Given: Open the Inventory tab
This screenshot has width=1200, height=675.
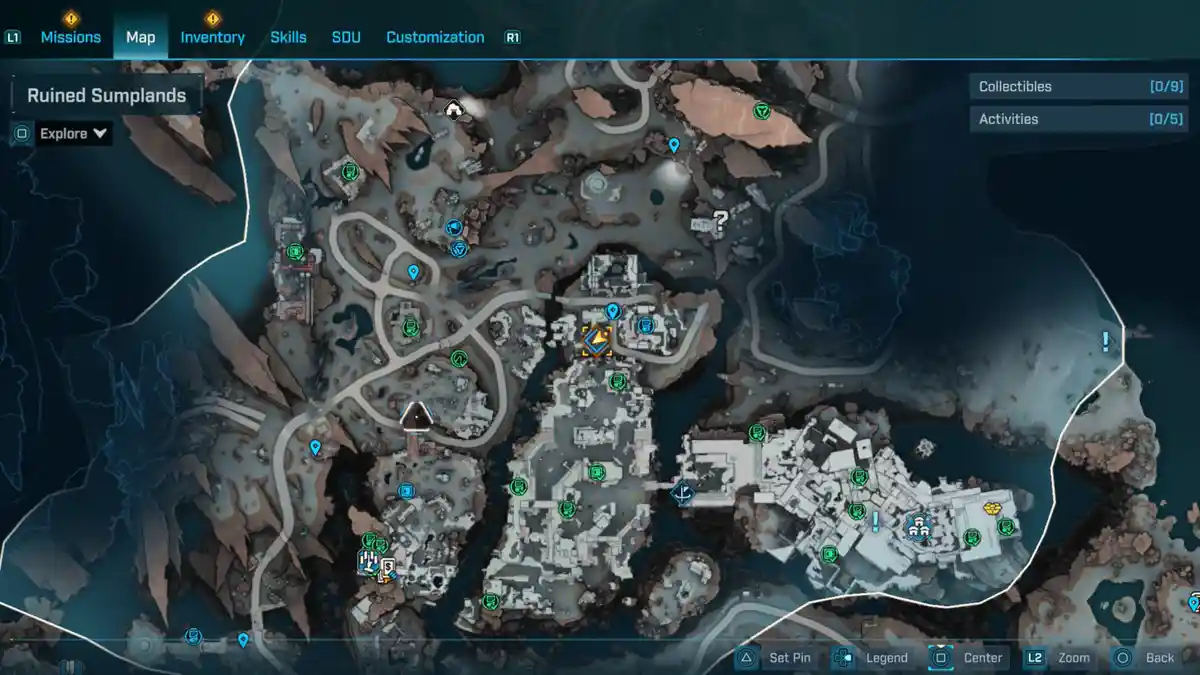Looking at the screenshot, I should [212, 37].
